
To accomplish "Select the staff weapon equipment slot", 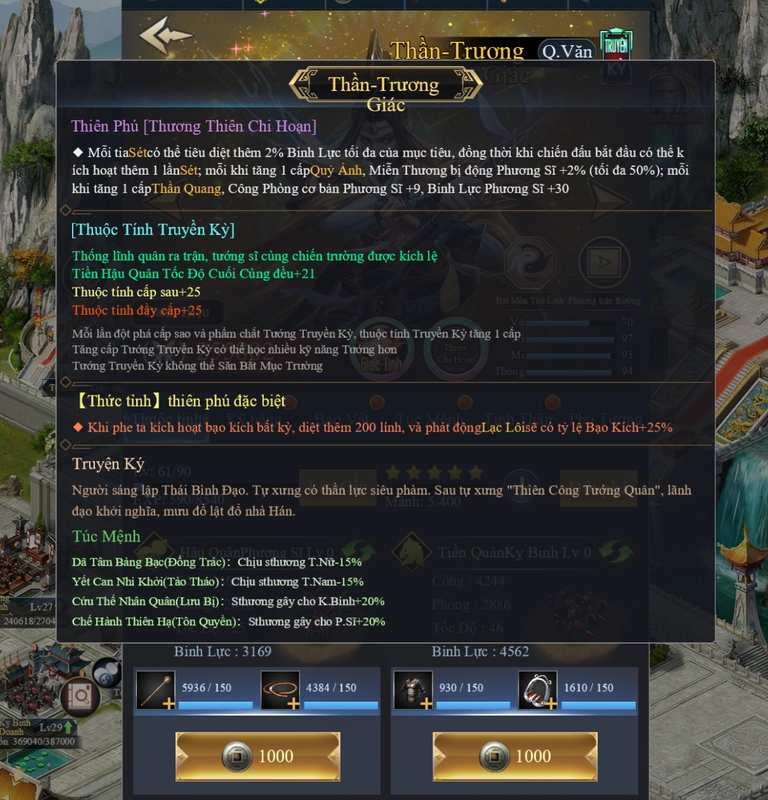I will coord(155,689).
